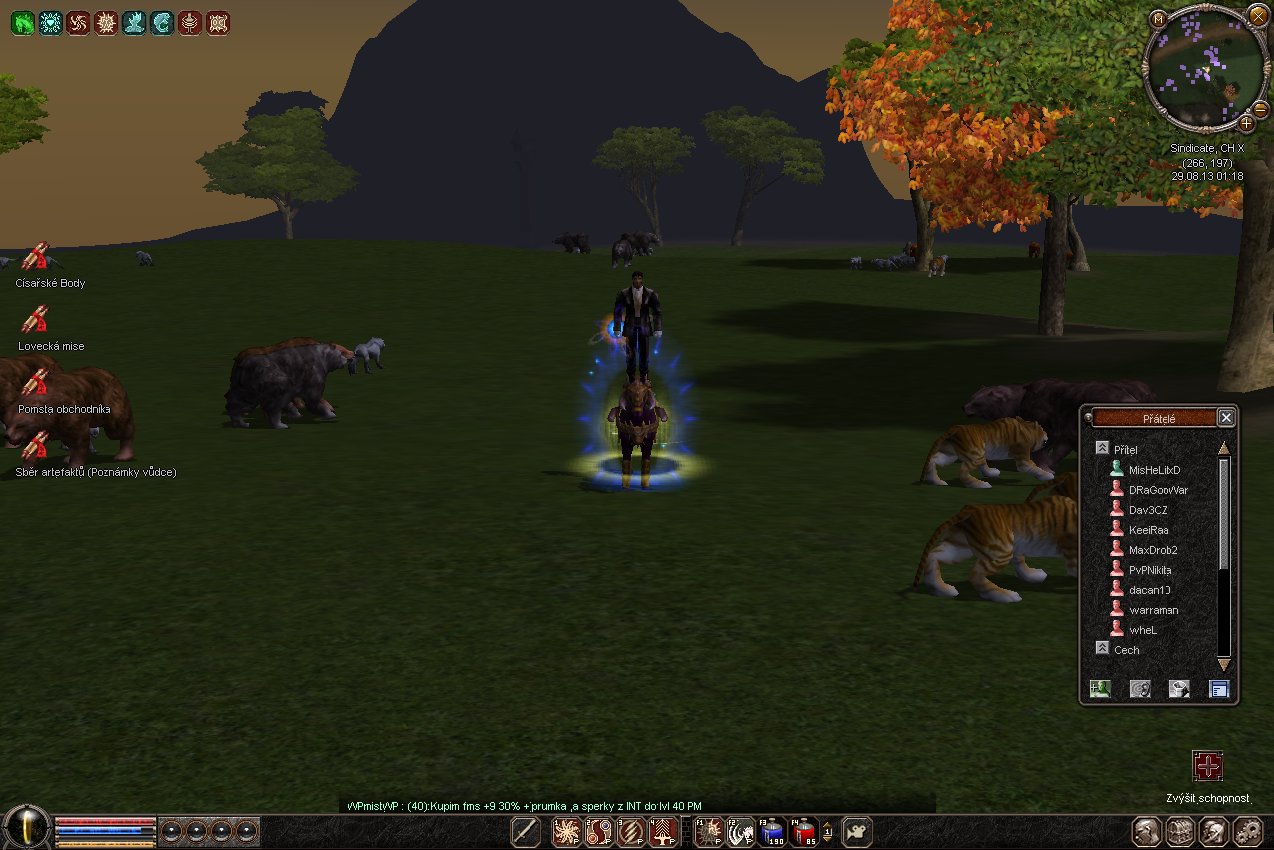Collapse the Přítel friends group
The height and width of the screenshot is (850, 1274).
tap(1102, 449)
